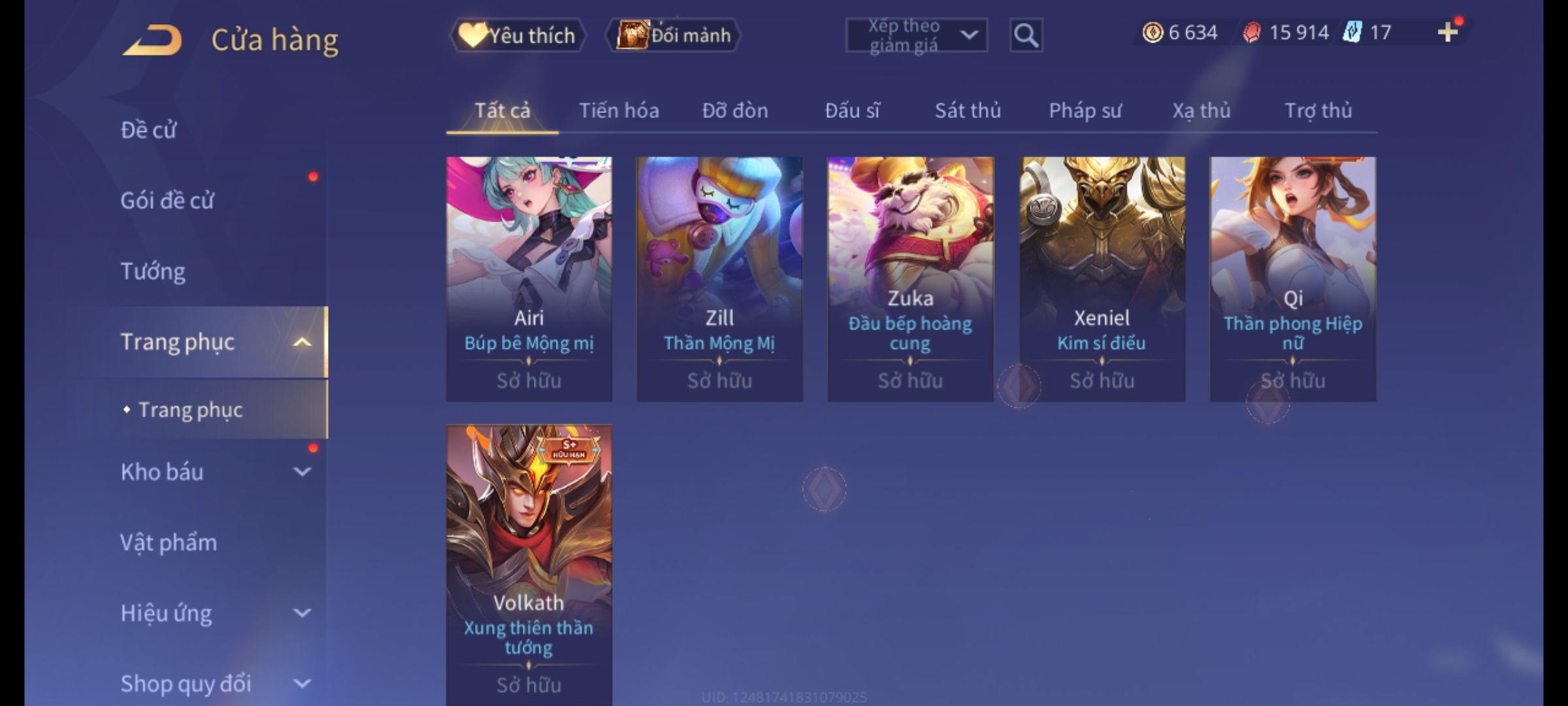The height and width of the screenshot is (706, 1568).
Task: Choose the Pháp sư tab
Action: tap(1085, 110)
